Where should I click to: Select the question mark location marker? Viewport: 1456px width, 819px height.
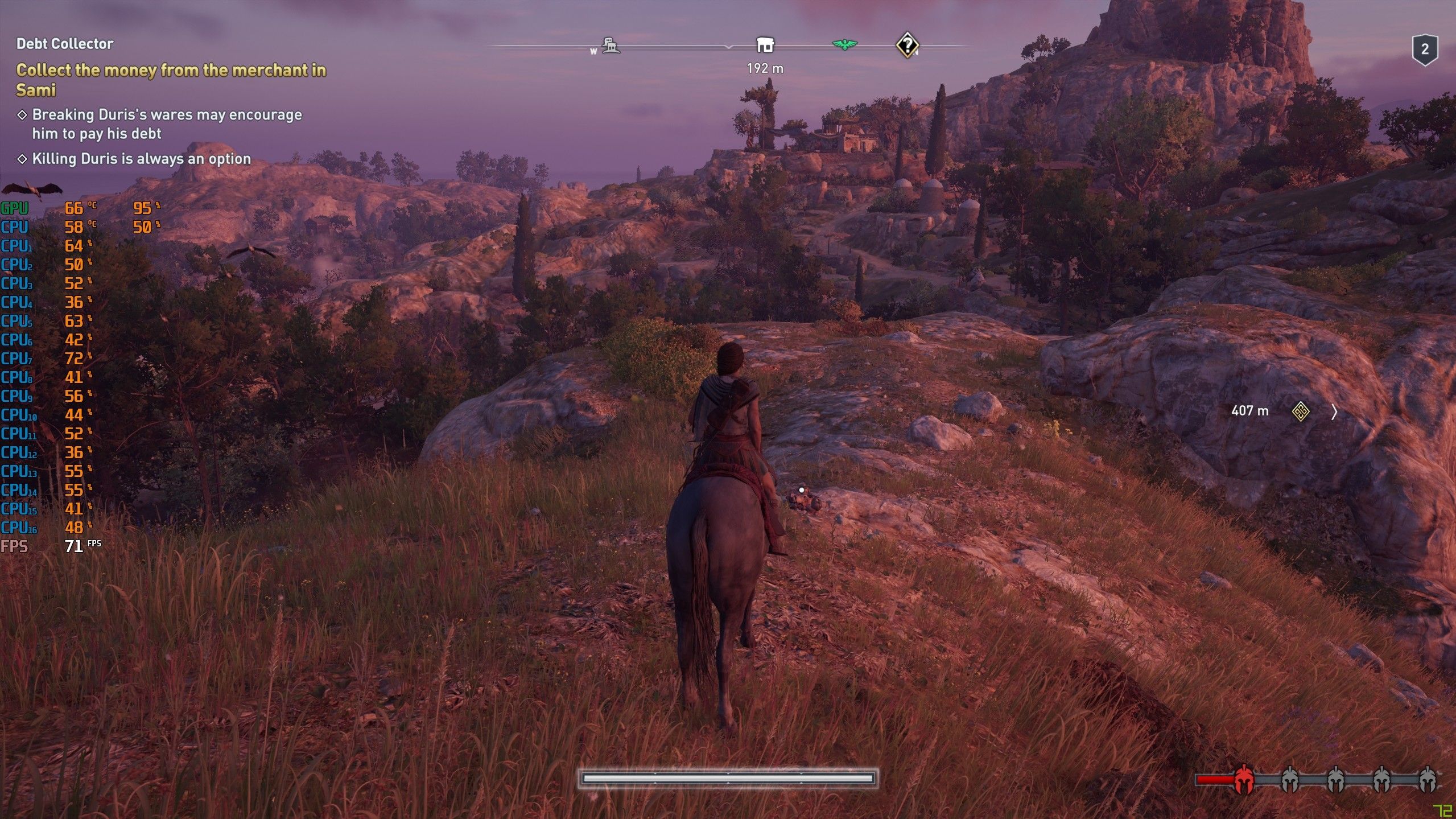coord(907,44)
